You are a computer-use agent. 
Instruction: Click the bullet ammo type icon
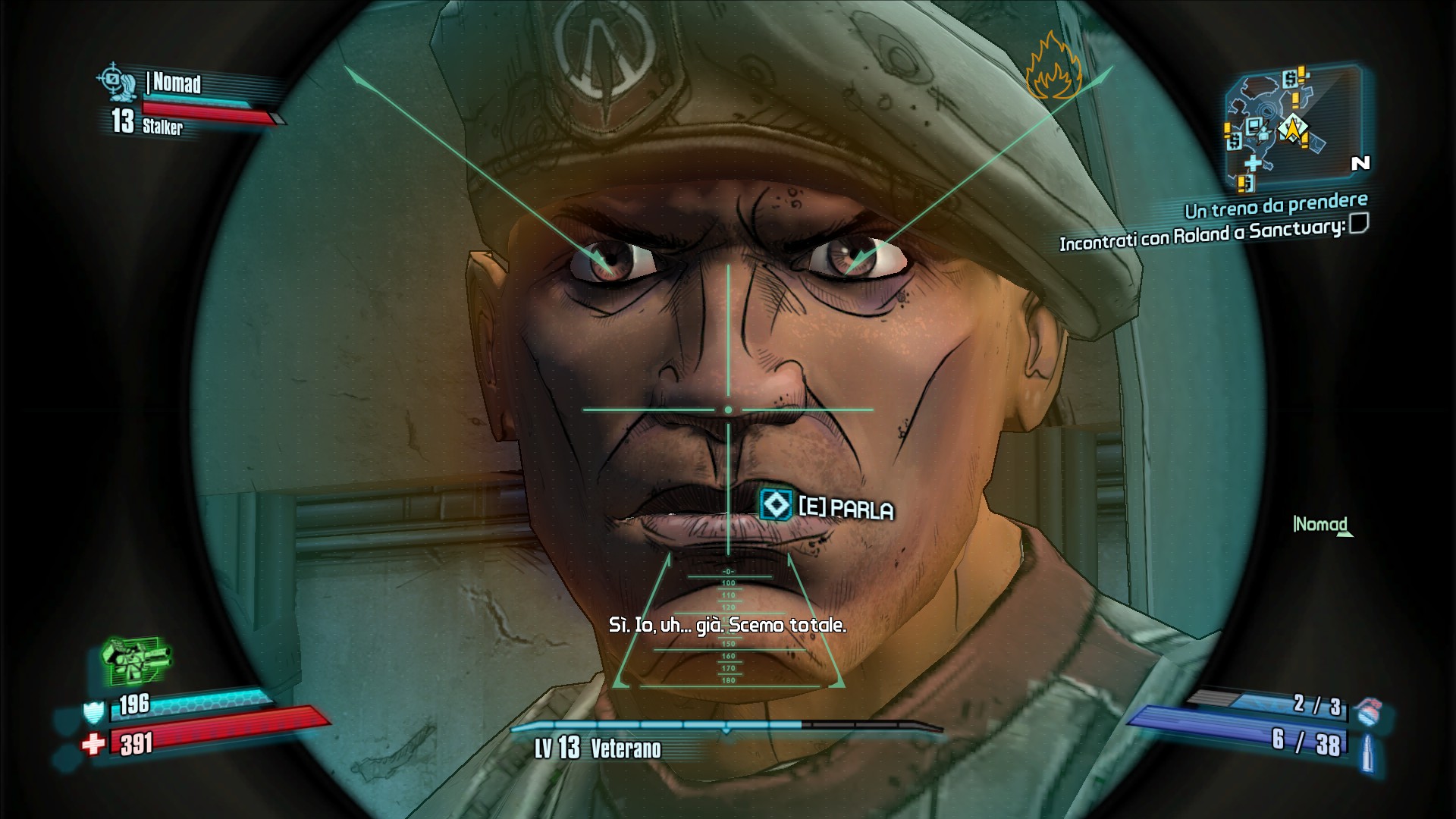[x=1367, y=750]
